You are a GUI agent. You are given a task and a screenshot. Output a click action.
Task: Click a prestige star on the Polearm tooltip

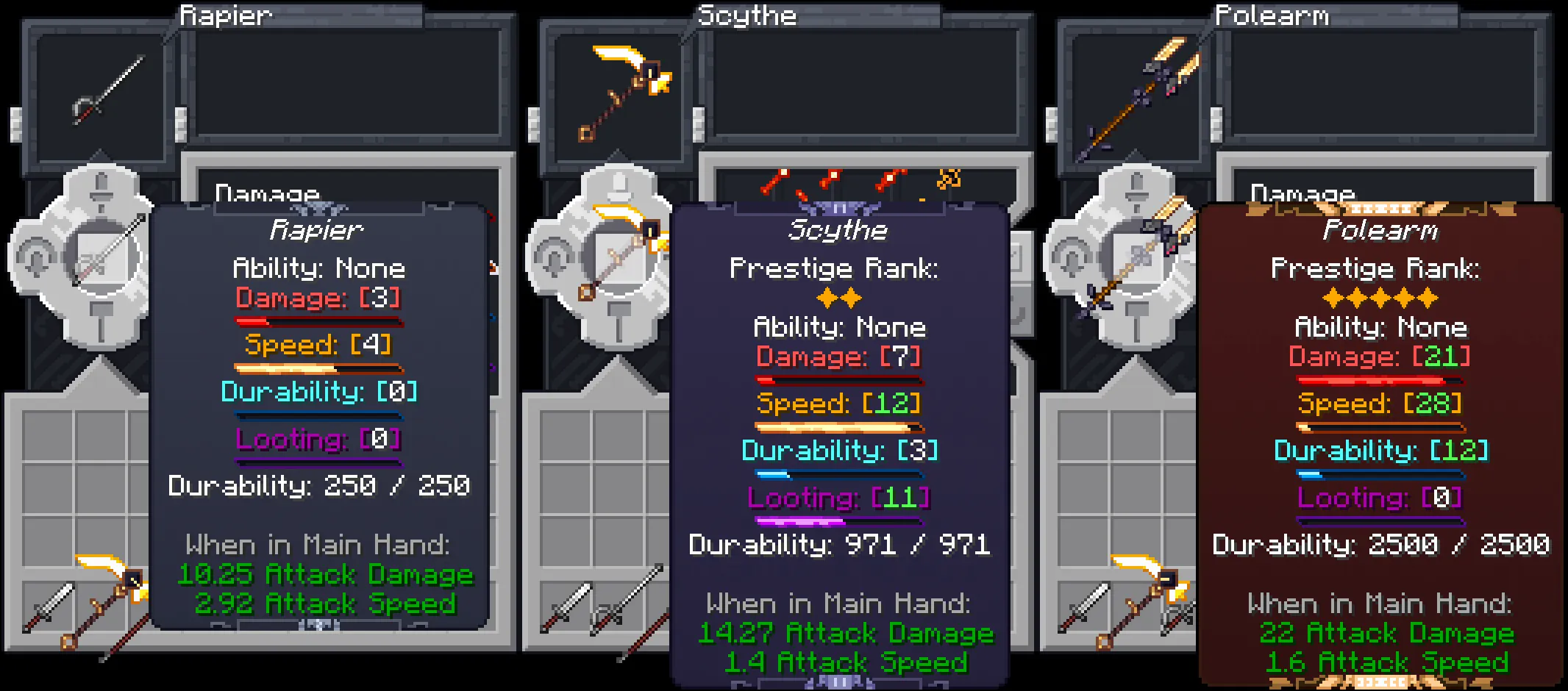1379,298
